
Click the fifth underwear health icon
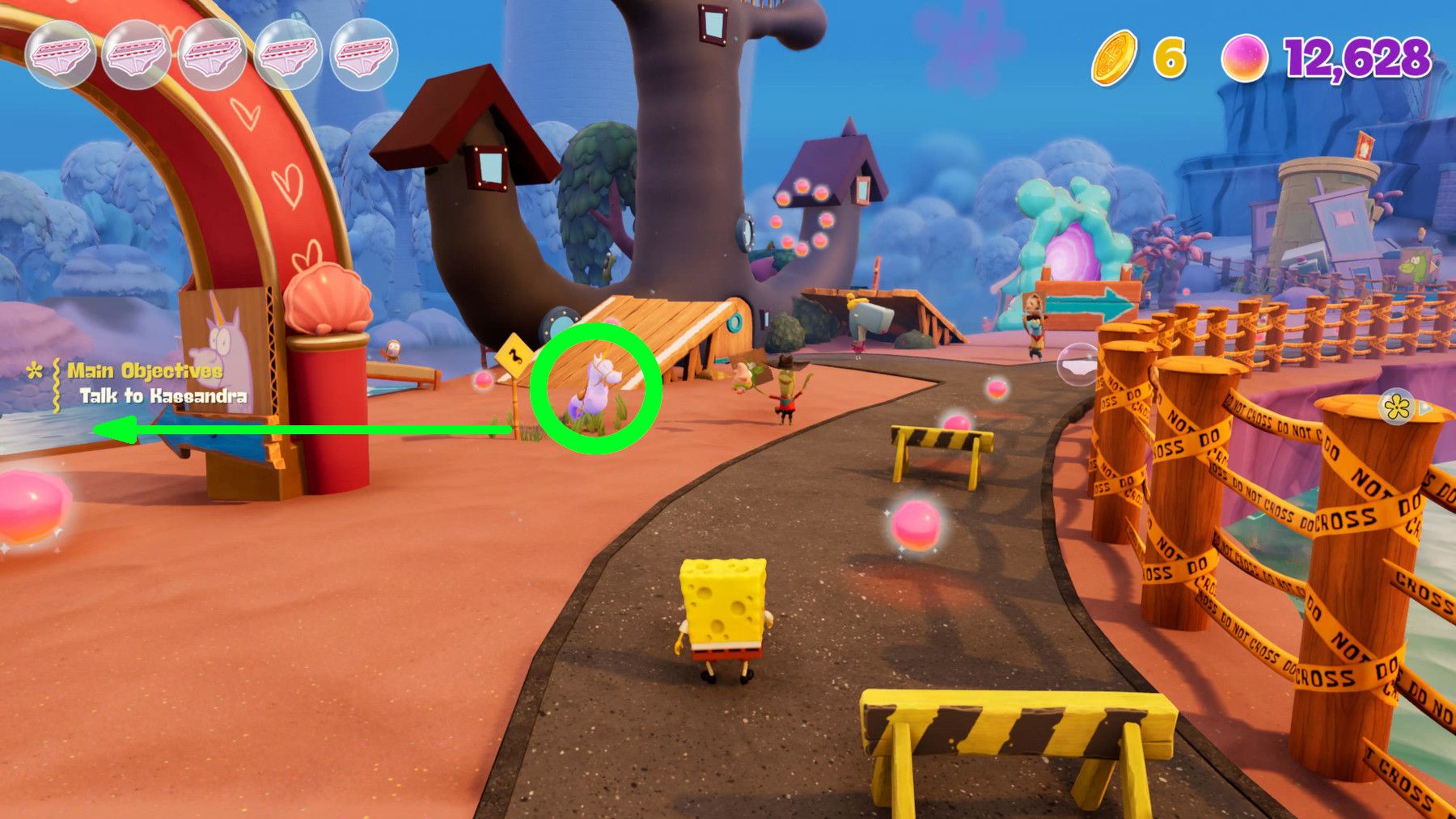click(363, 54)
